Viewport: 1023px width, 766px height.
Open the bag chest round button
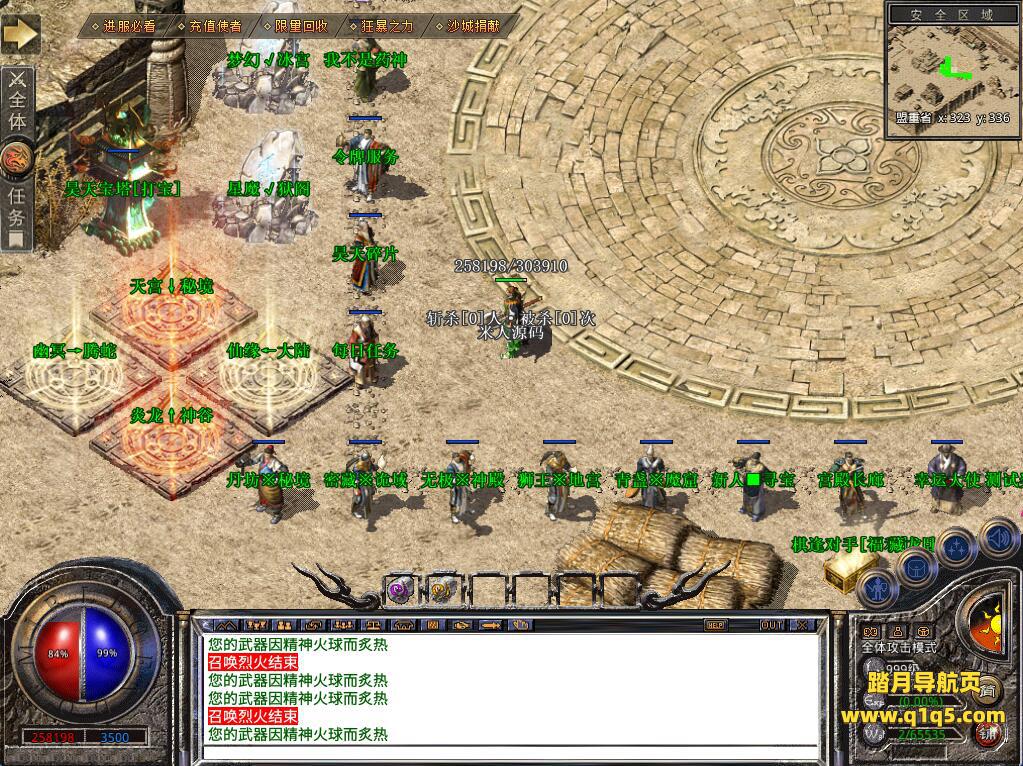[916, 568]
